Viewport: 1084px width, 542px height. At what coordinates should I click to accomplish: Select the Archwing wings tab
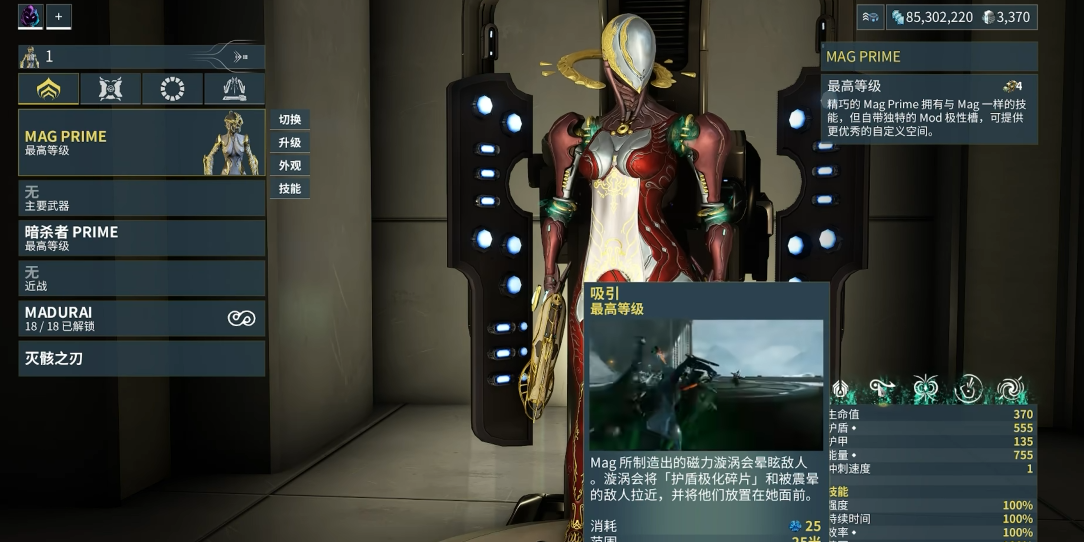point(234,89)
